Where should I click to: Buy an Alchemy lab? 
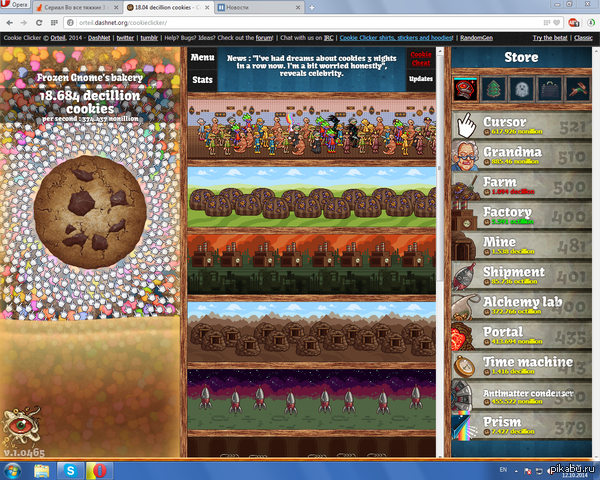coord(520,307)
